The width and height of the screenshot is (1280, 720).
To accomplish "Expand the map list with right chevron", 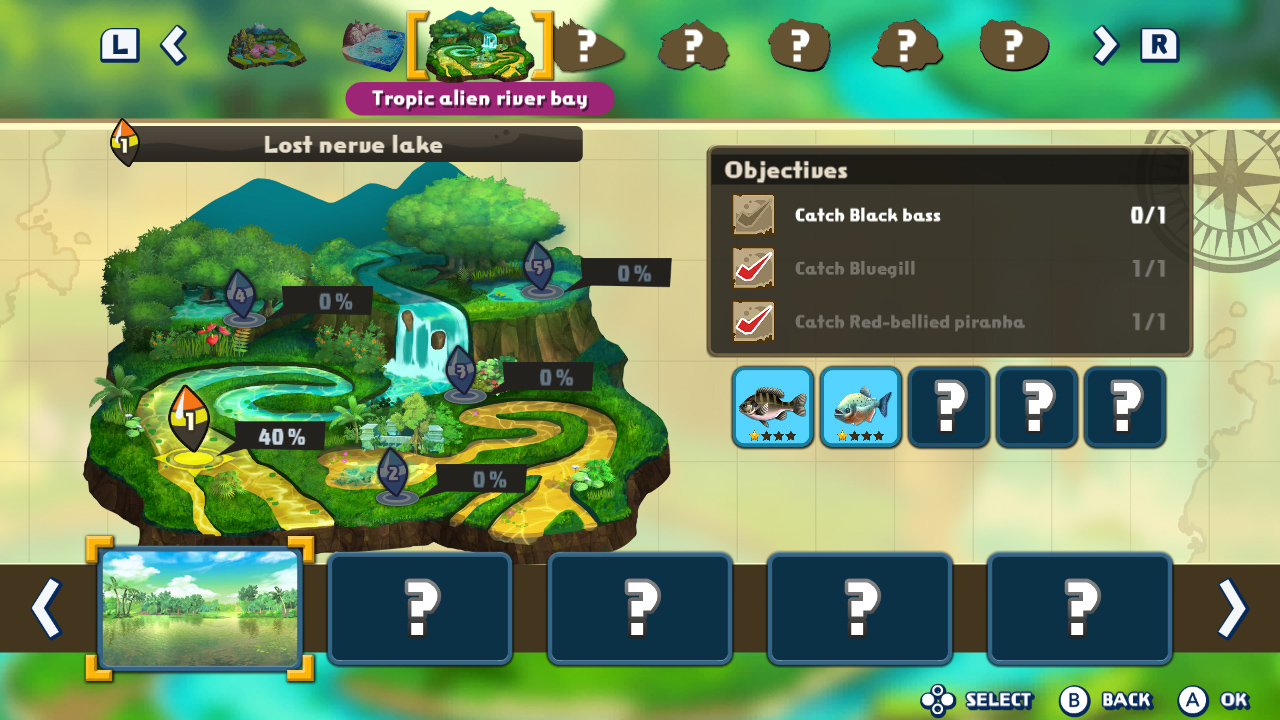I will (1103, 46).
